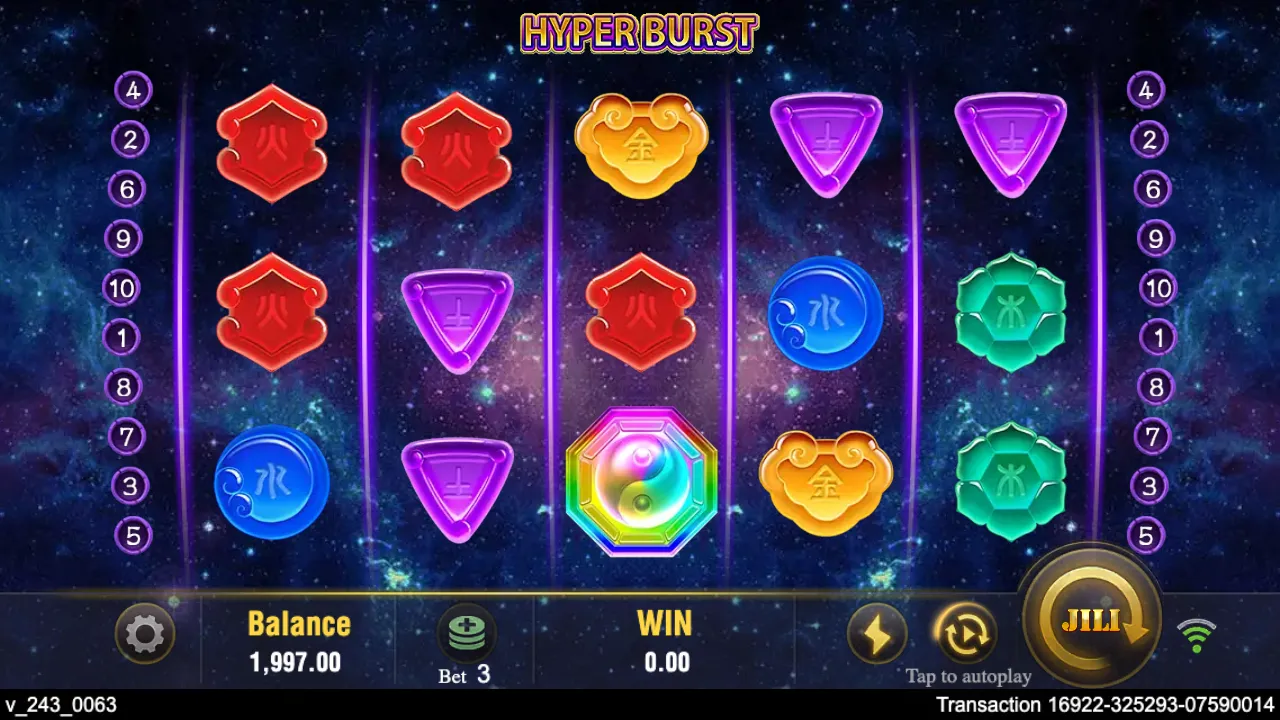Open payline number 10 on right side
Image resolution: width=1280 pixels, height=720 pixels.
pos(1157,289)
